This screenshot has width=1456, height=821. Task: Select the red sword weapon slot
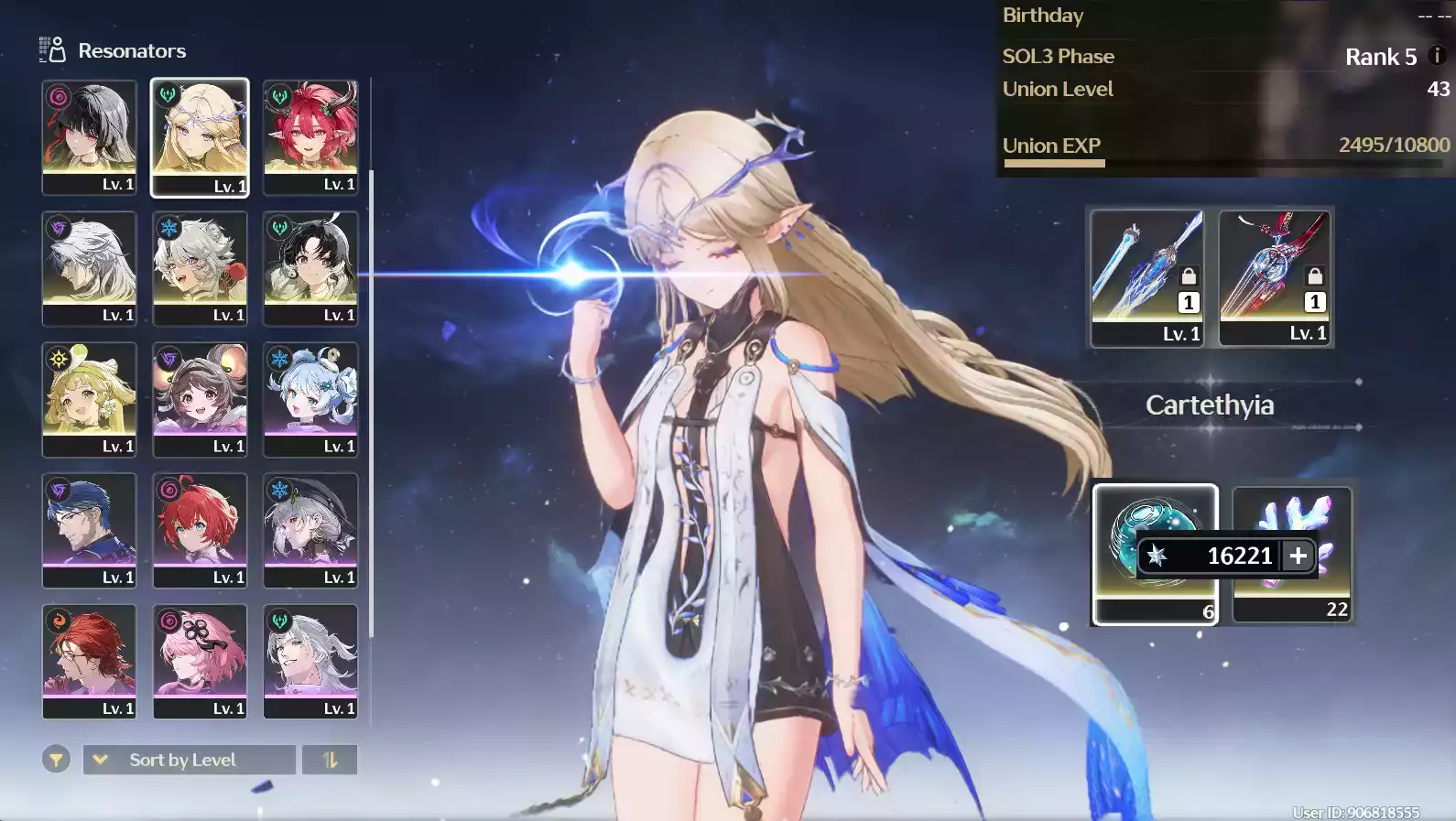pos(1275,276)
